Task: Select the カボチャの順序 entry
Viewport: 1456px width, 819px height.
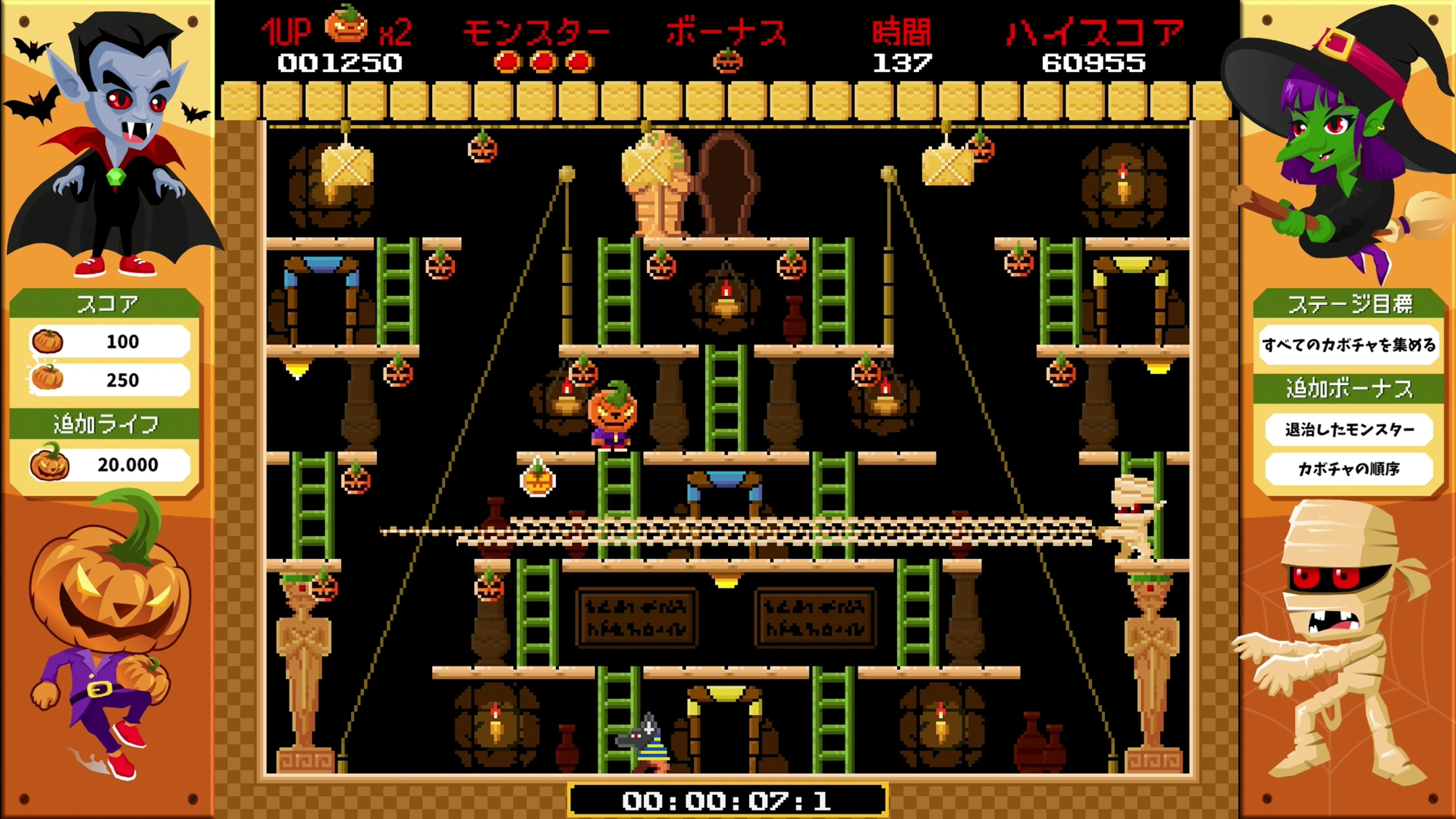Action: point(1350,470)
